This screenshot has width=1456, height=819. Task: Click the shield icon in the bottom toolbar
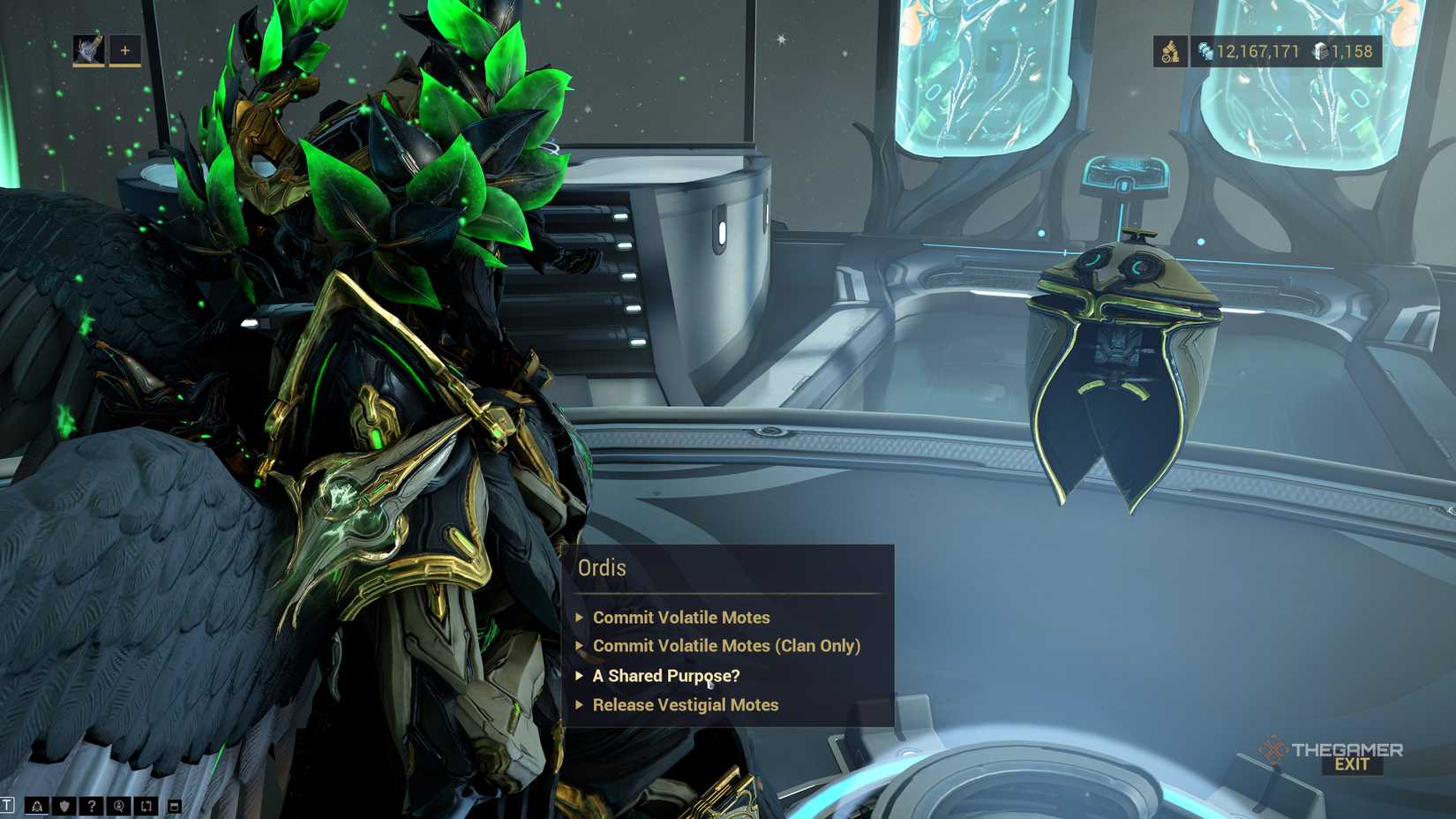64,805
